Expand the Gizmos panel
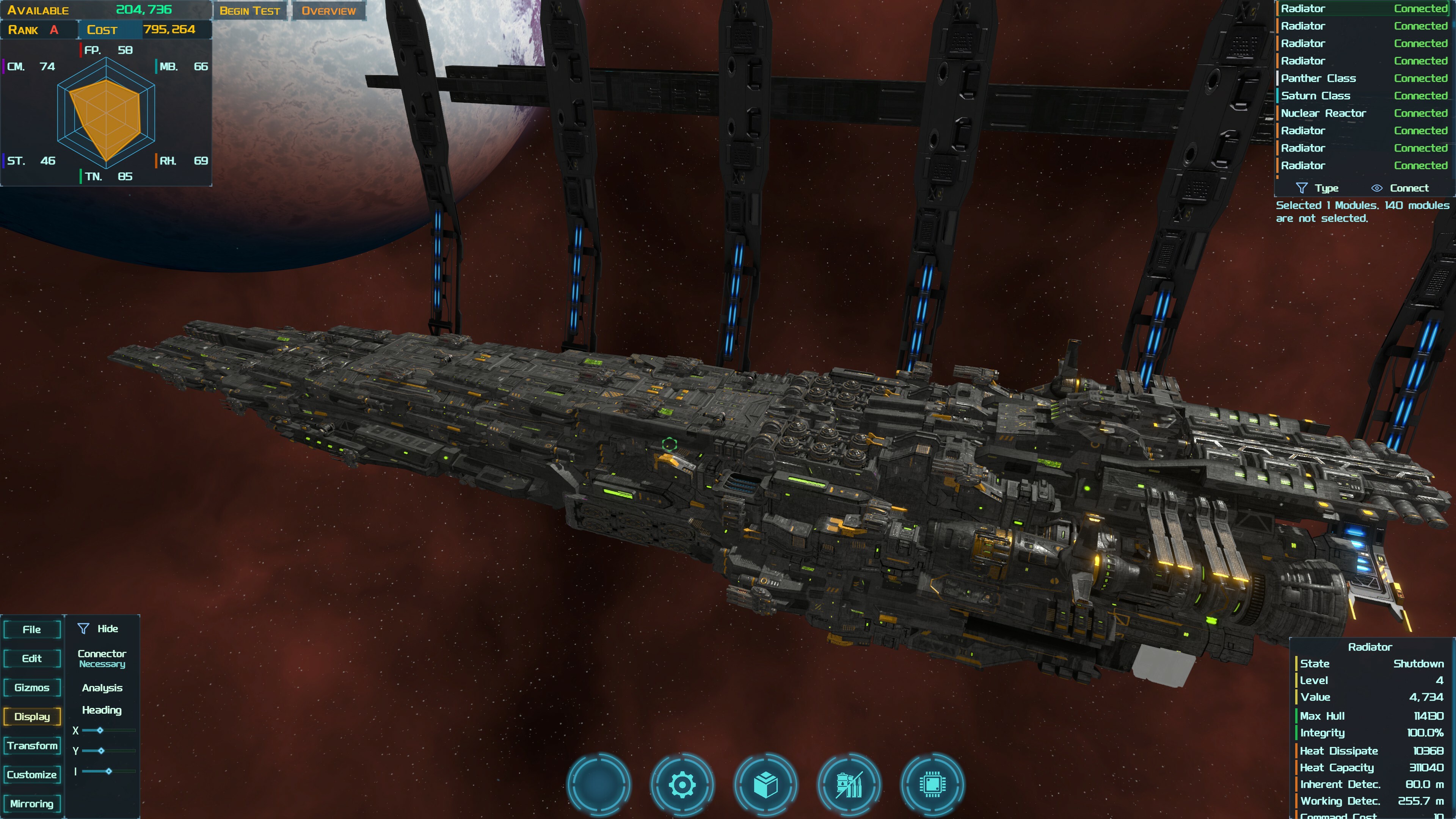This screenshot has width=1456, height=819. click(31, 688)
